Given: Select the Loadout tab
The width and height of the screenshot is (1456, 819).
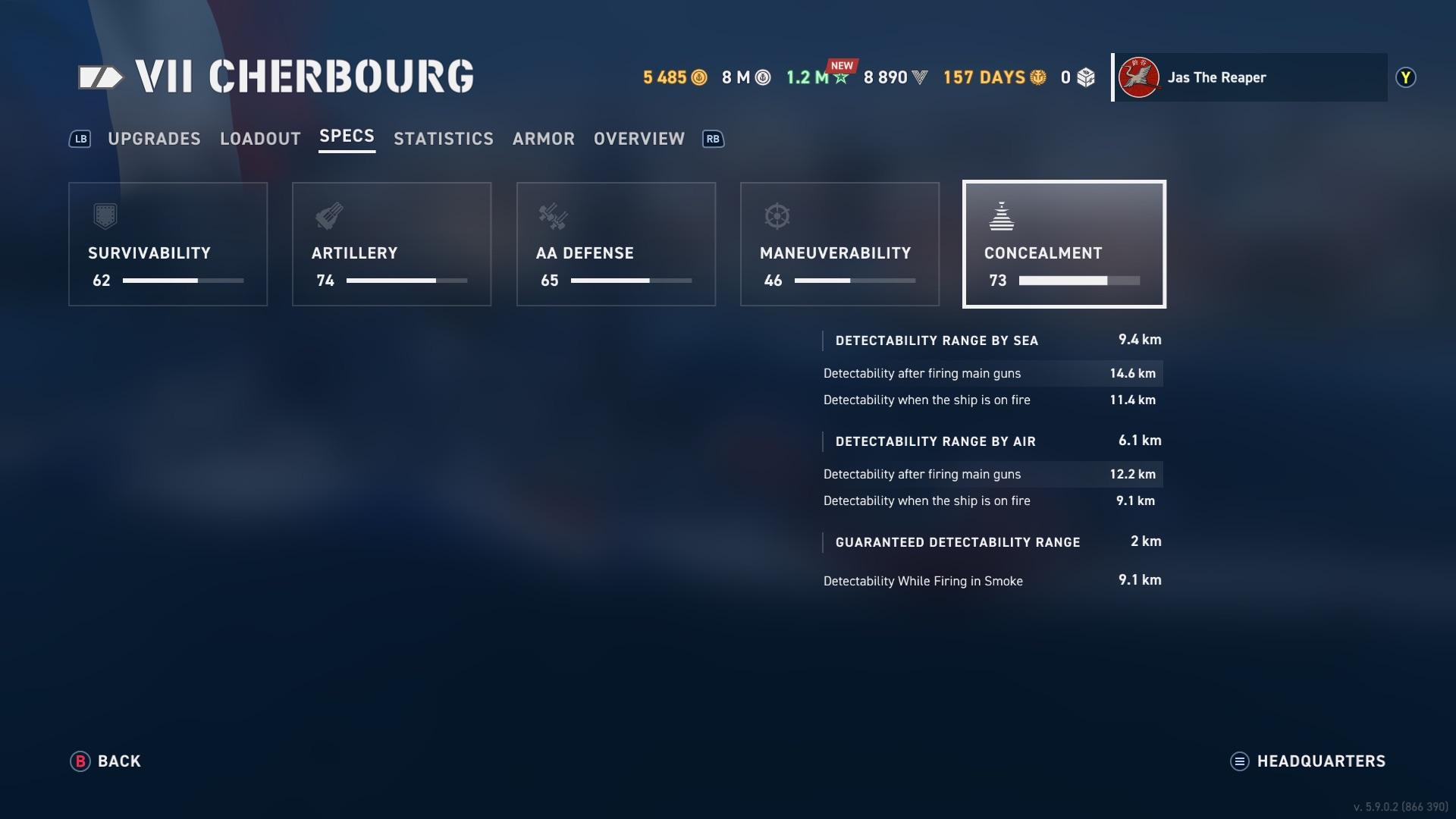Looking at the screenshot, I should (x=260, y=139).
